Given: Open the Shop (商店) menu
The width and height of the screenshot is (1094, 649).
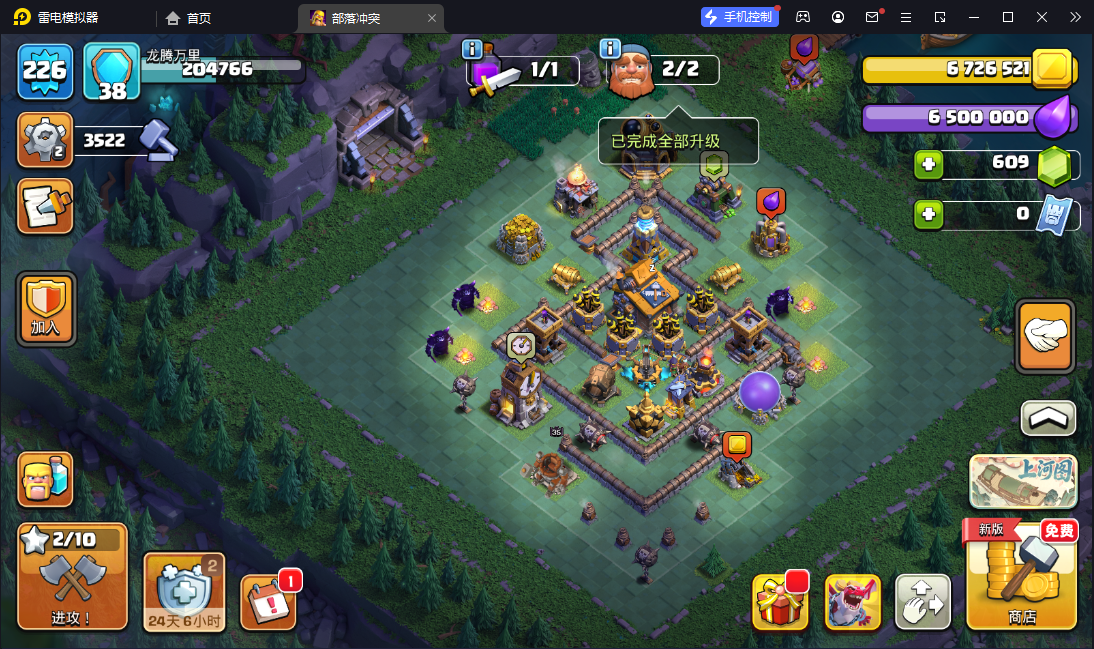Looking at the screenshot, I should click(x=1021, y=577).
